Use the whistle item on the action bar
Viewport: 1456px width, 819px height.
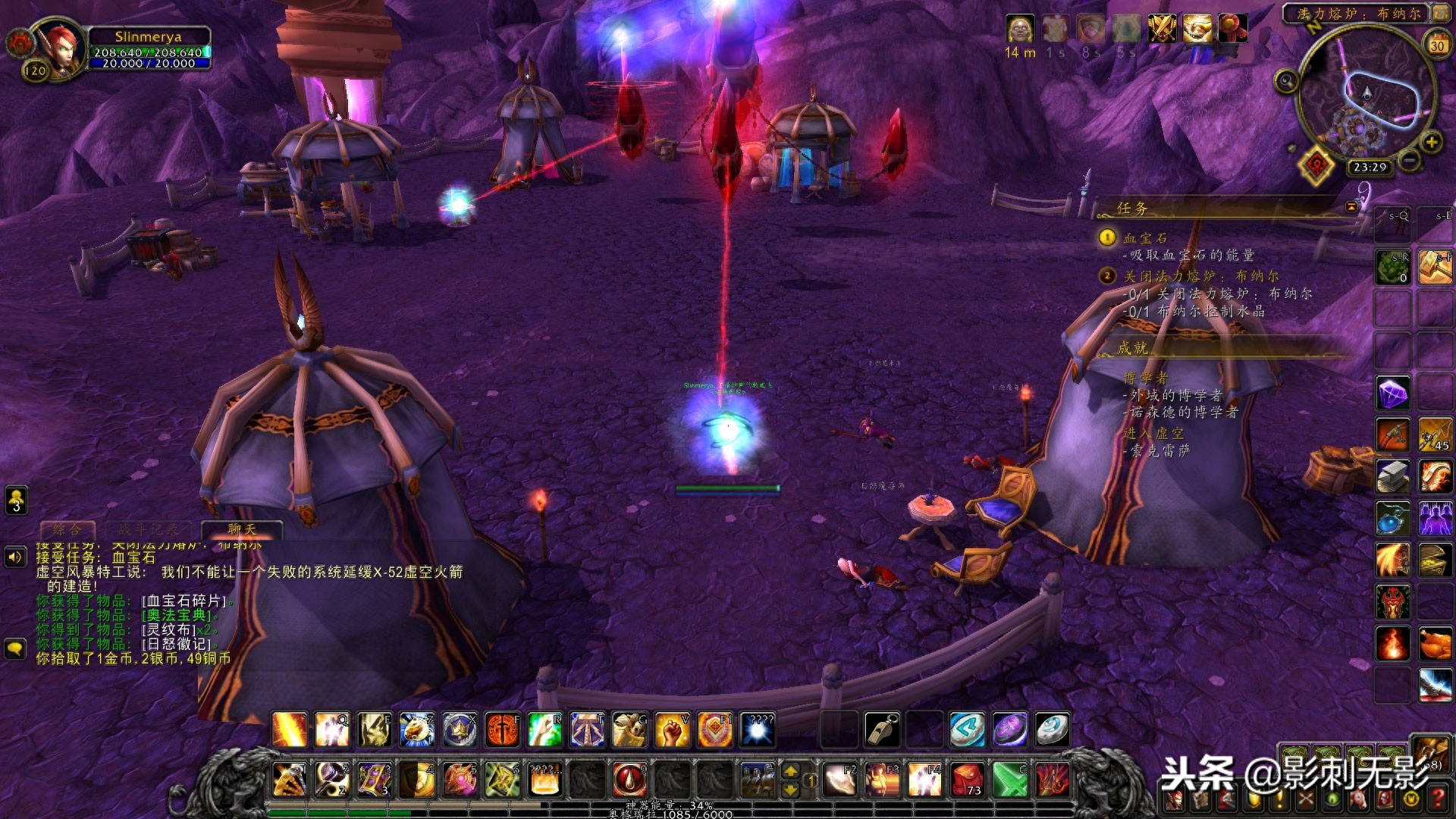tap(883, 730)
